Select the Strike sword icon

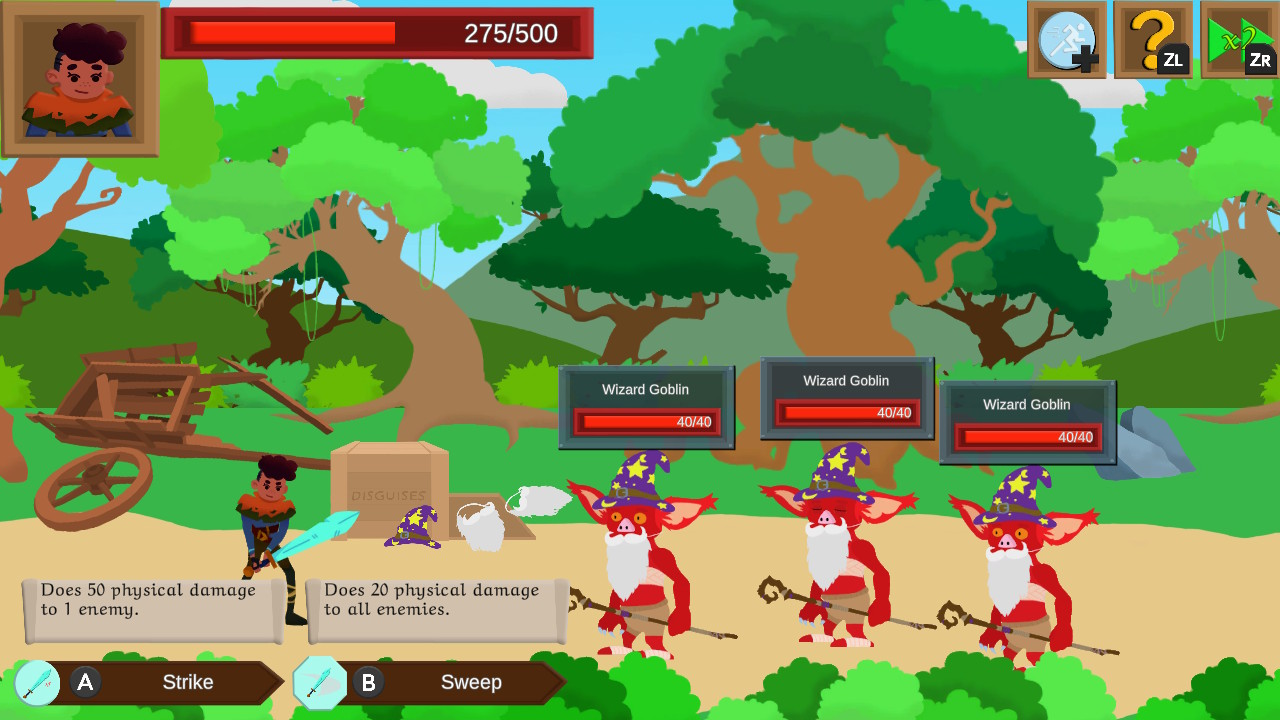click(37, 682)
